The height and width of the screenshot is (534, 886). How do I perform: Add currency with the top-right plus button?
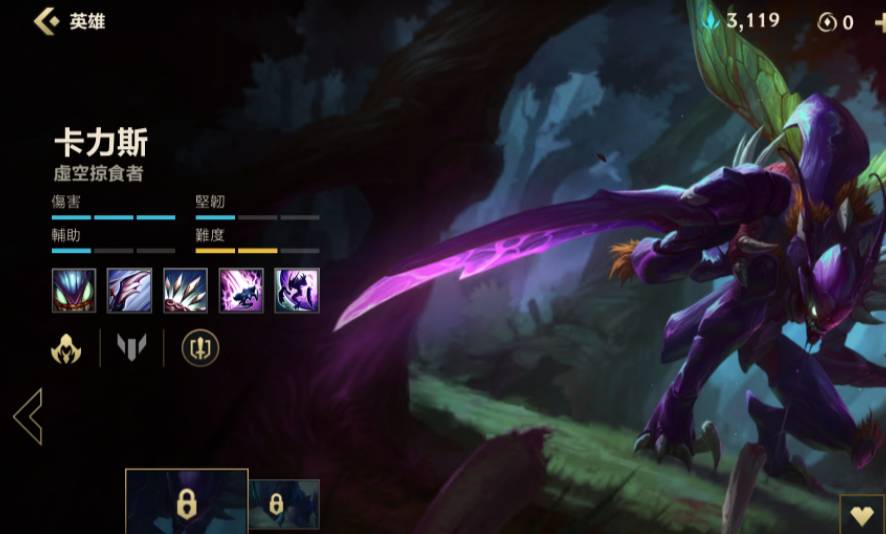point(879,22)
